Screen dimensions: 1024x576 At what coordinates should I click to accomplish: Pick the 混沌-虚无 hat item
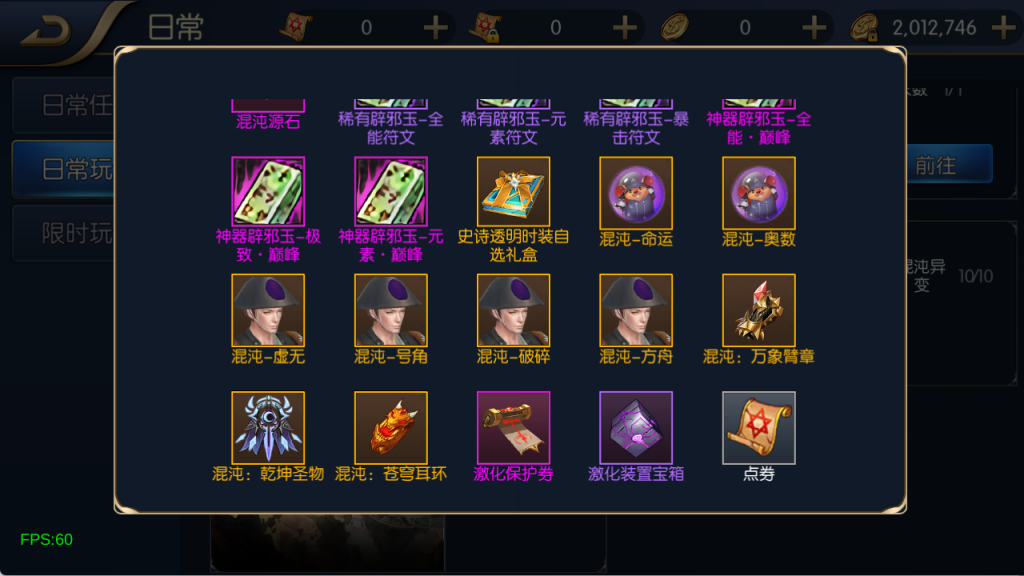[268, 310]
